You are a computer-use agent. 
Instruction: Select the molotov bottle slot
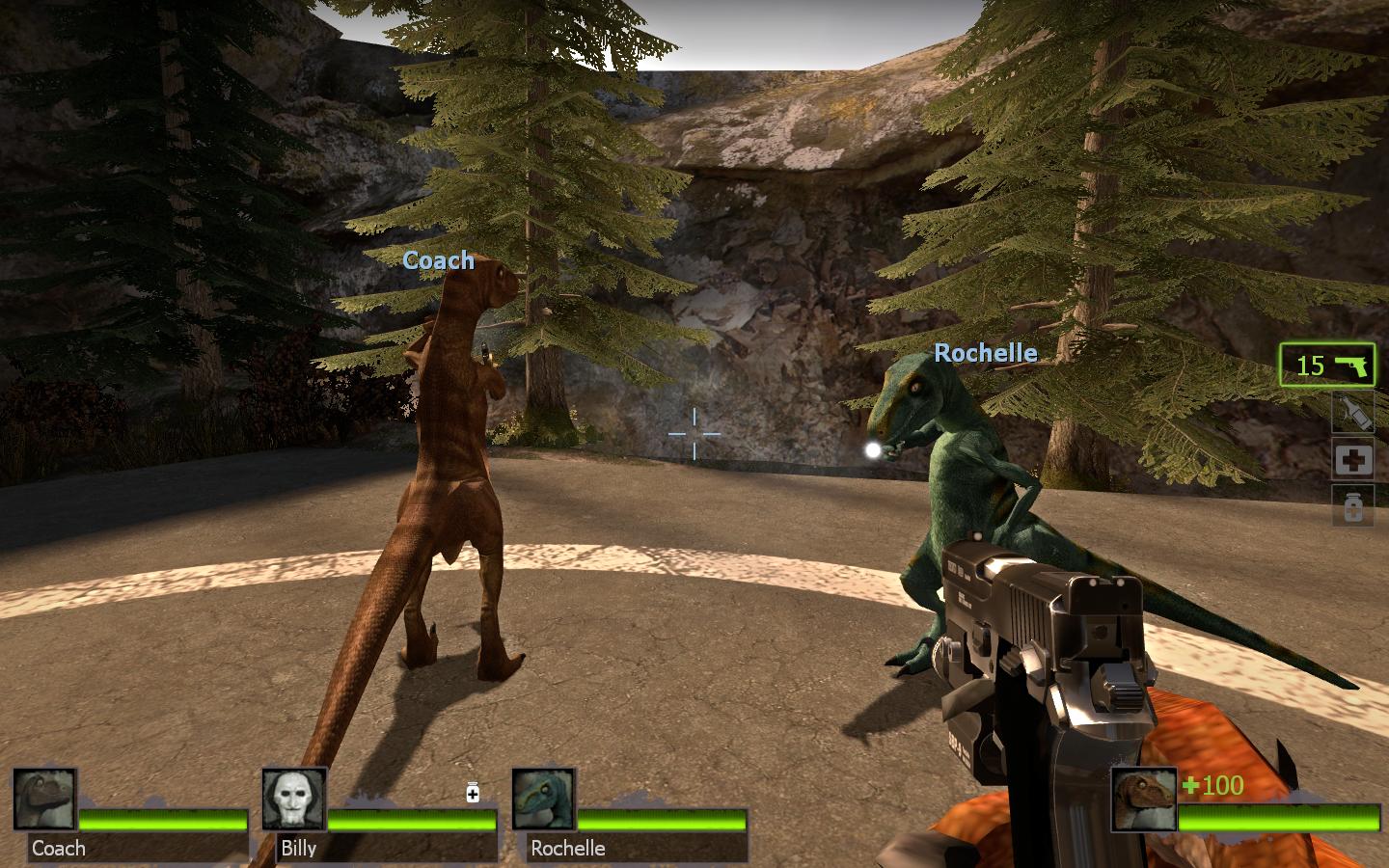[1352, 412]
